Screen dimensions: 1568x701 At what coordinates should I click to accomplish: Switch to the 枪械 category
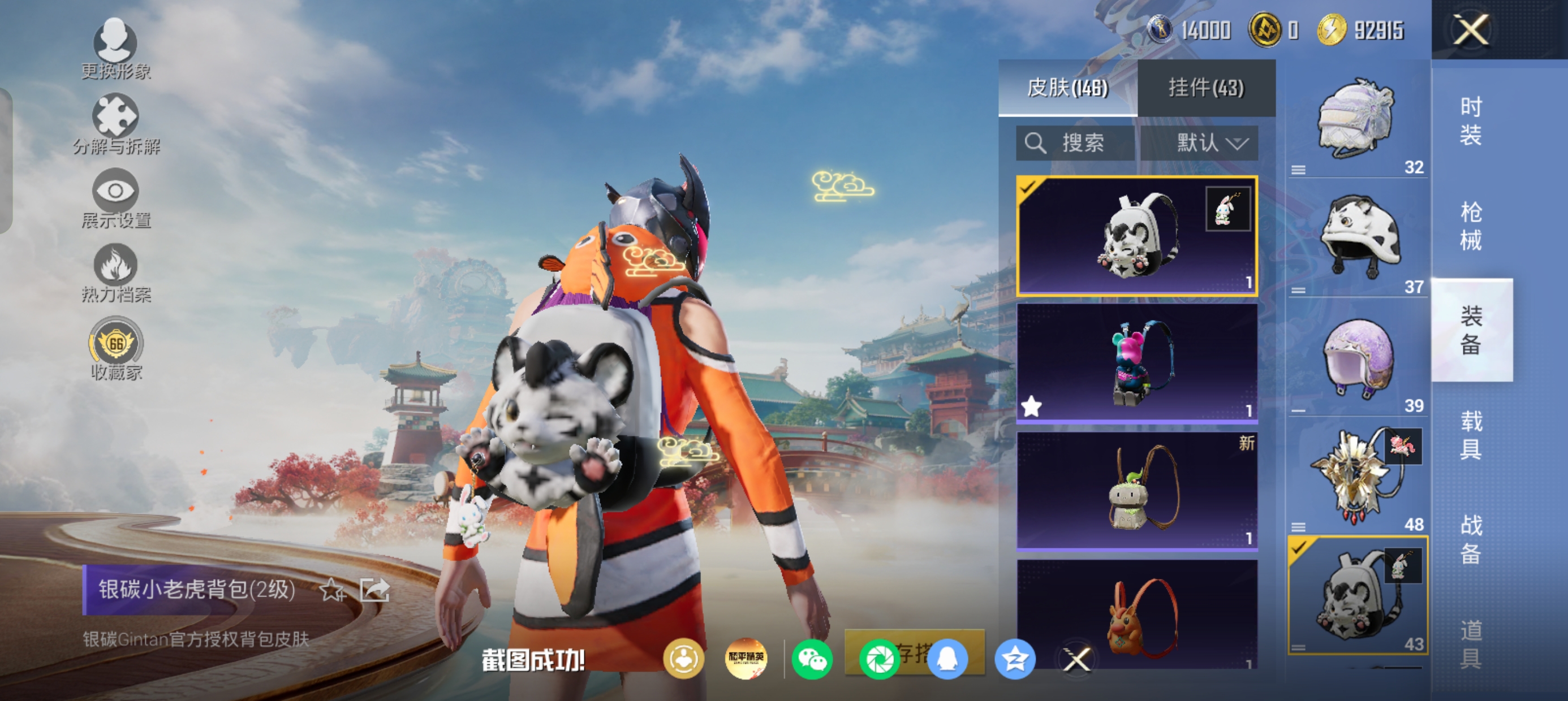pos(1471,226)
